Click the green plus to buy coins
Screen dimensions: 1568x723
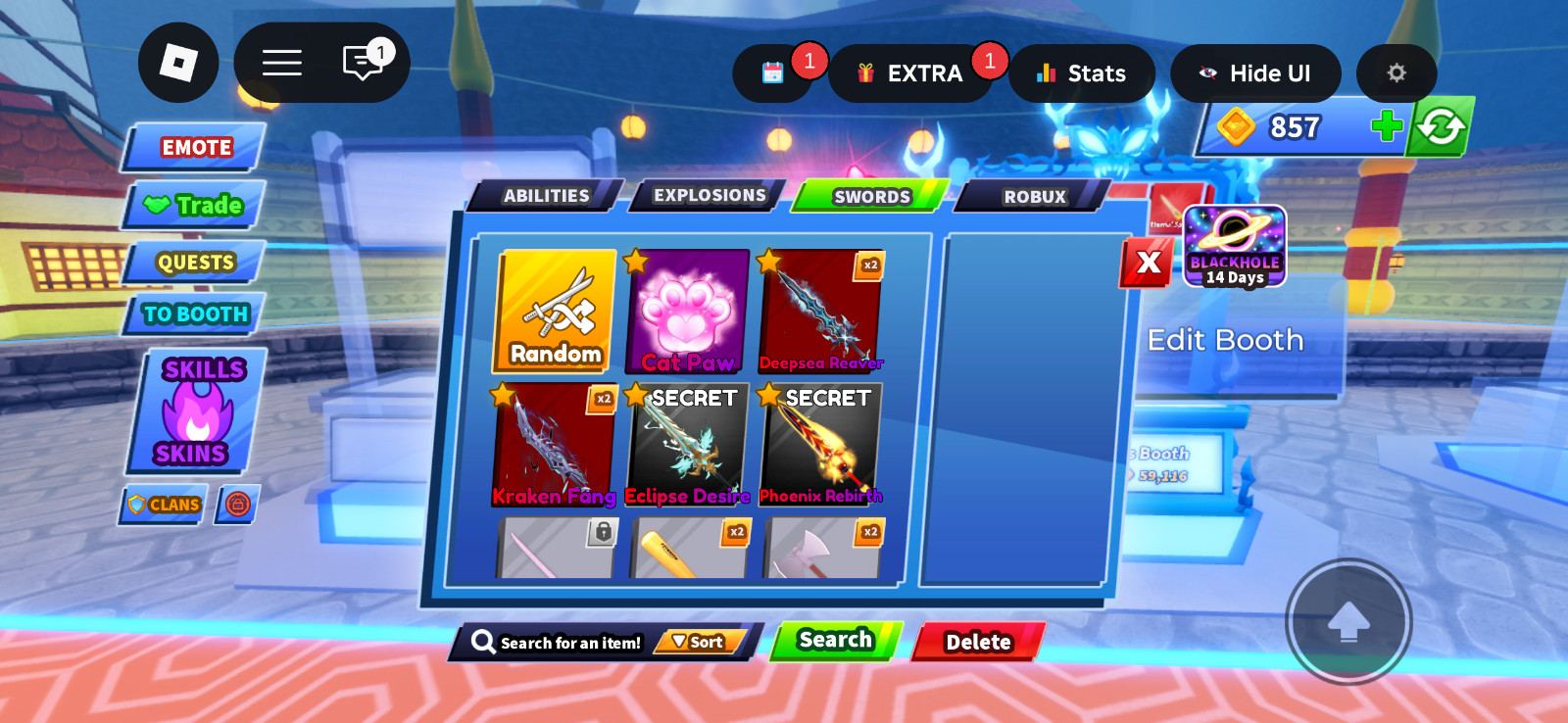point(1386,125)
